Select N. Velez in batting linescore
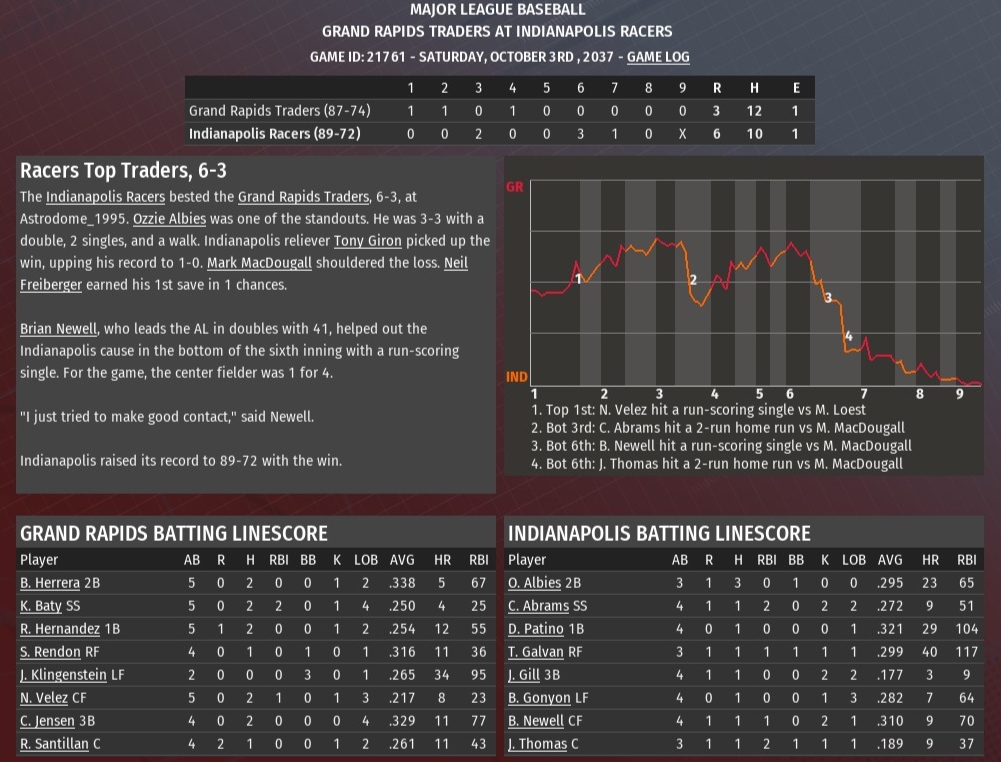Viewport: 1001px width, 762px height. pyautogui.click(x=41, y=698)
